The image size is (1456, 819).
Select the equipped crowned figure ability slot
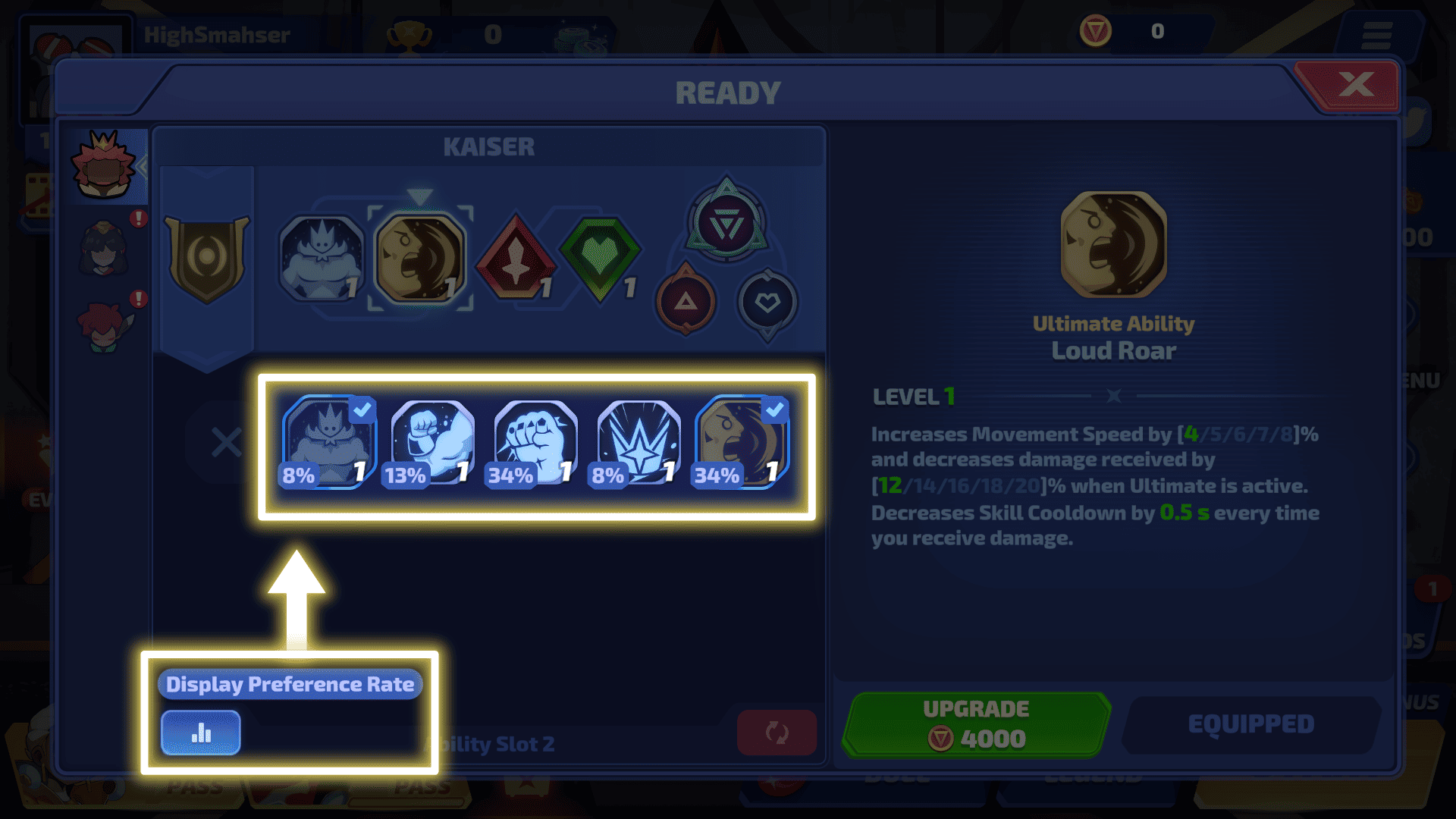tap(322, 259)
